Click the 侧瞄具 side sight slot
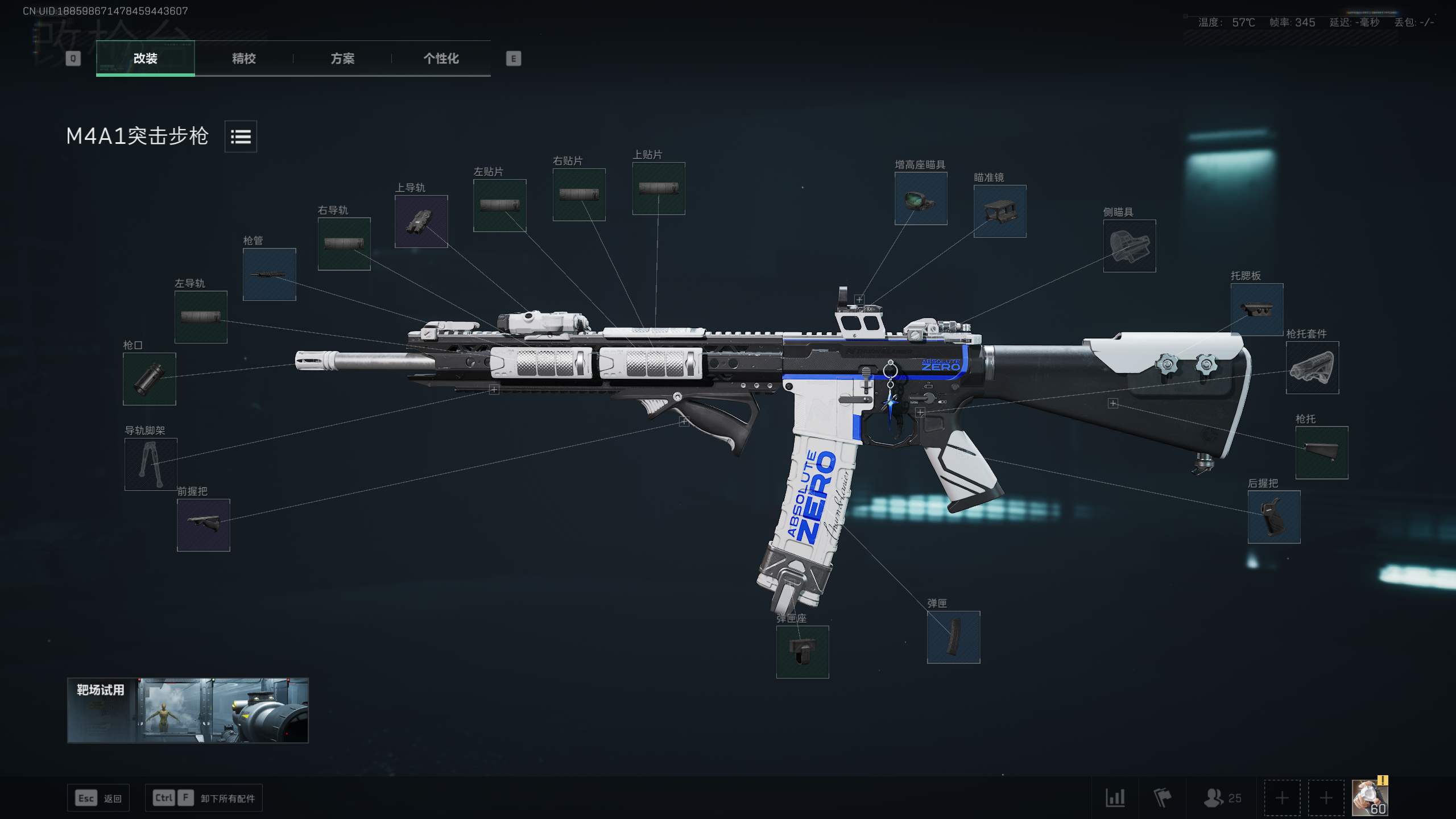 [x=1129, y=246]
